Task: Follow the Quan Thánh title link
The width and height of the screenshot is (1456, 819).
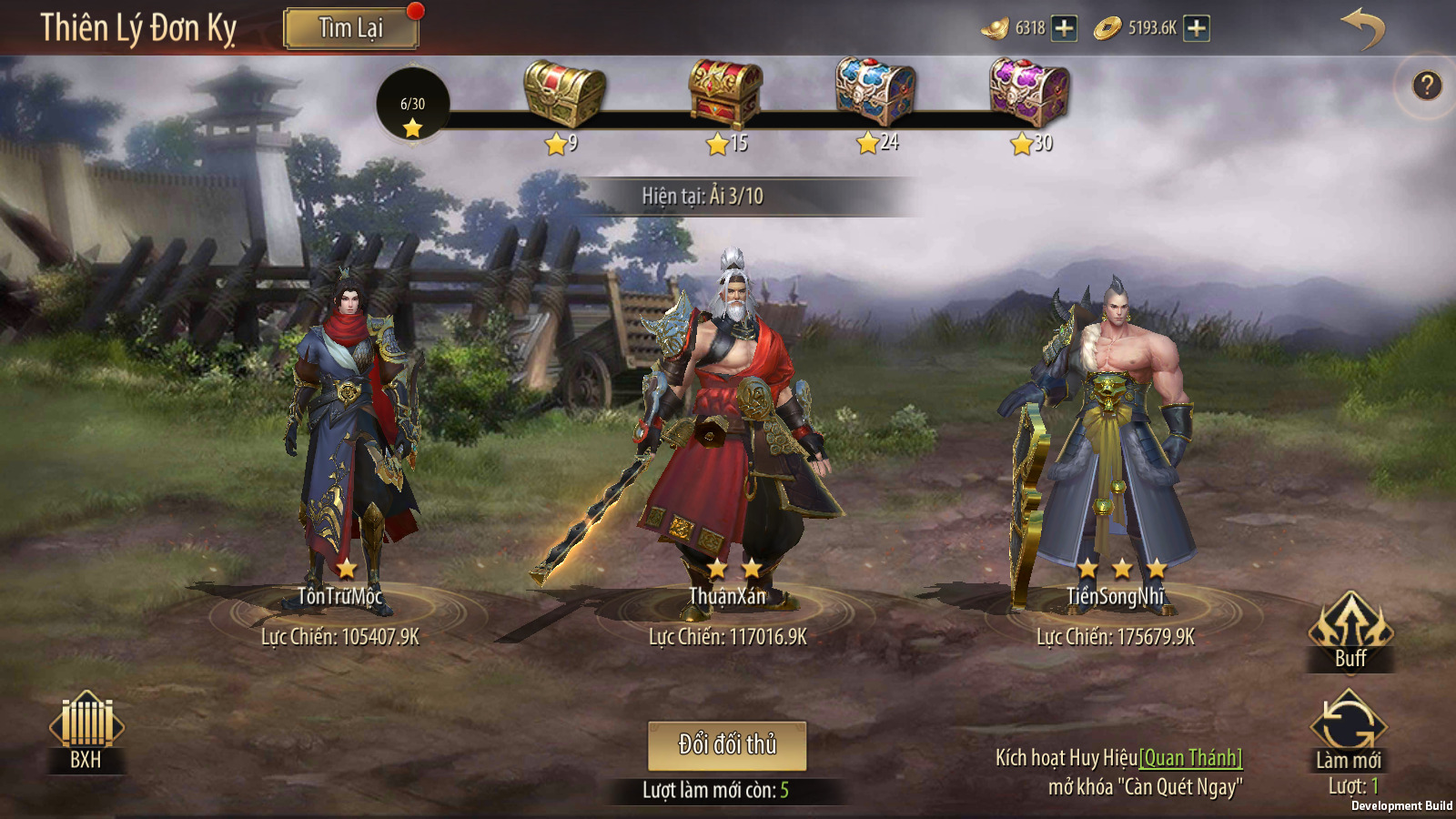Action: (1190, 758)
